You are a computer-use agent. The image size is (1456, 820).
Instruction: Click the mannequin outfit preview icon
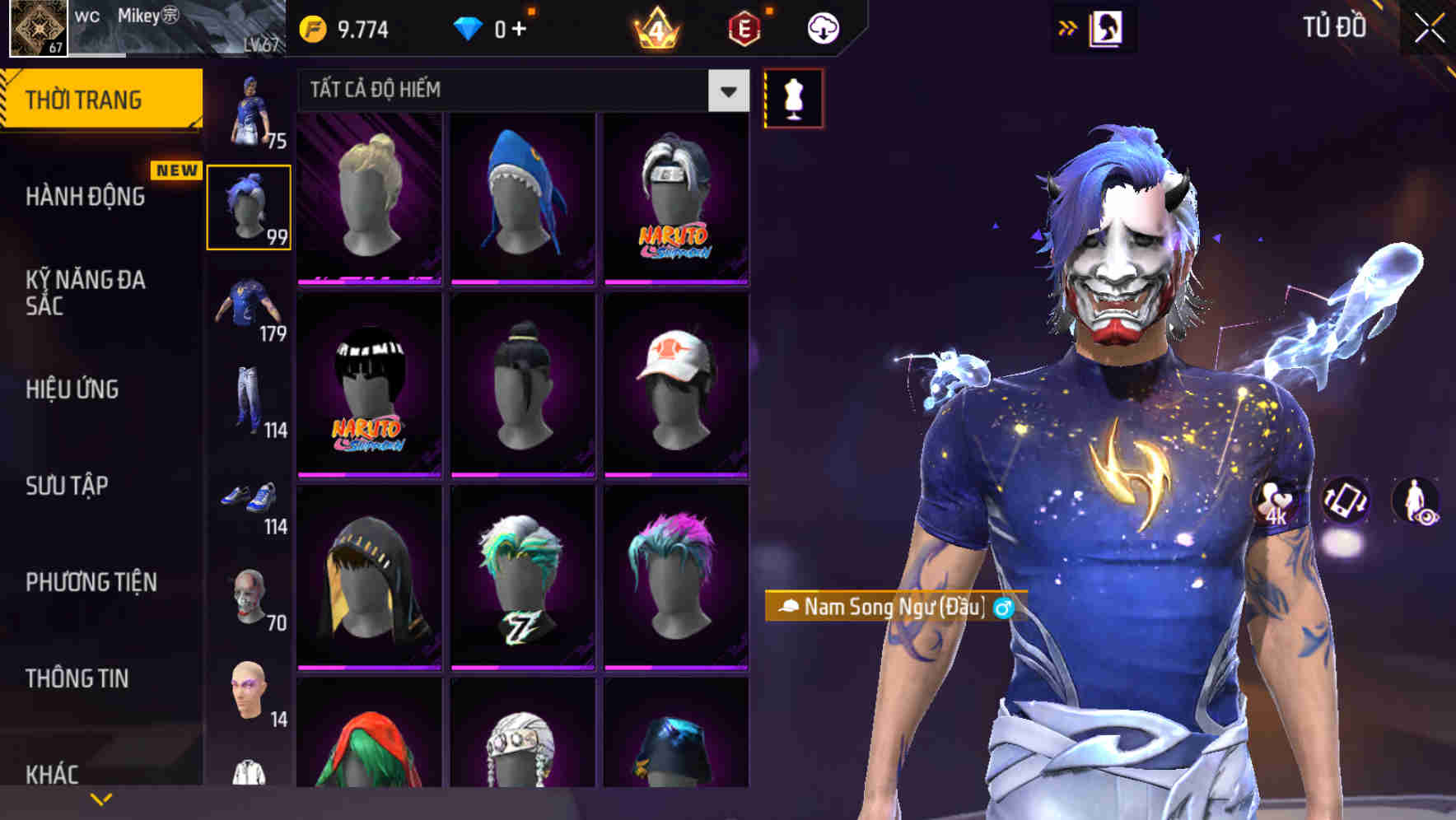(793, 98)
